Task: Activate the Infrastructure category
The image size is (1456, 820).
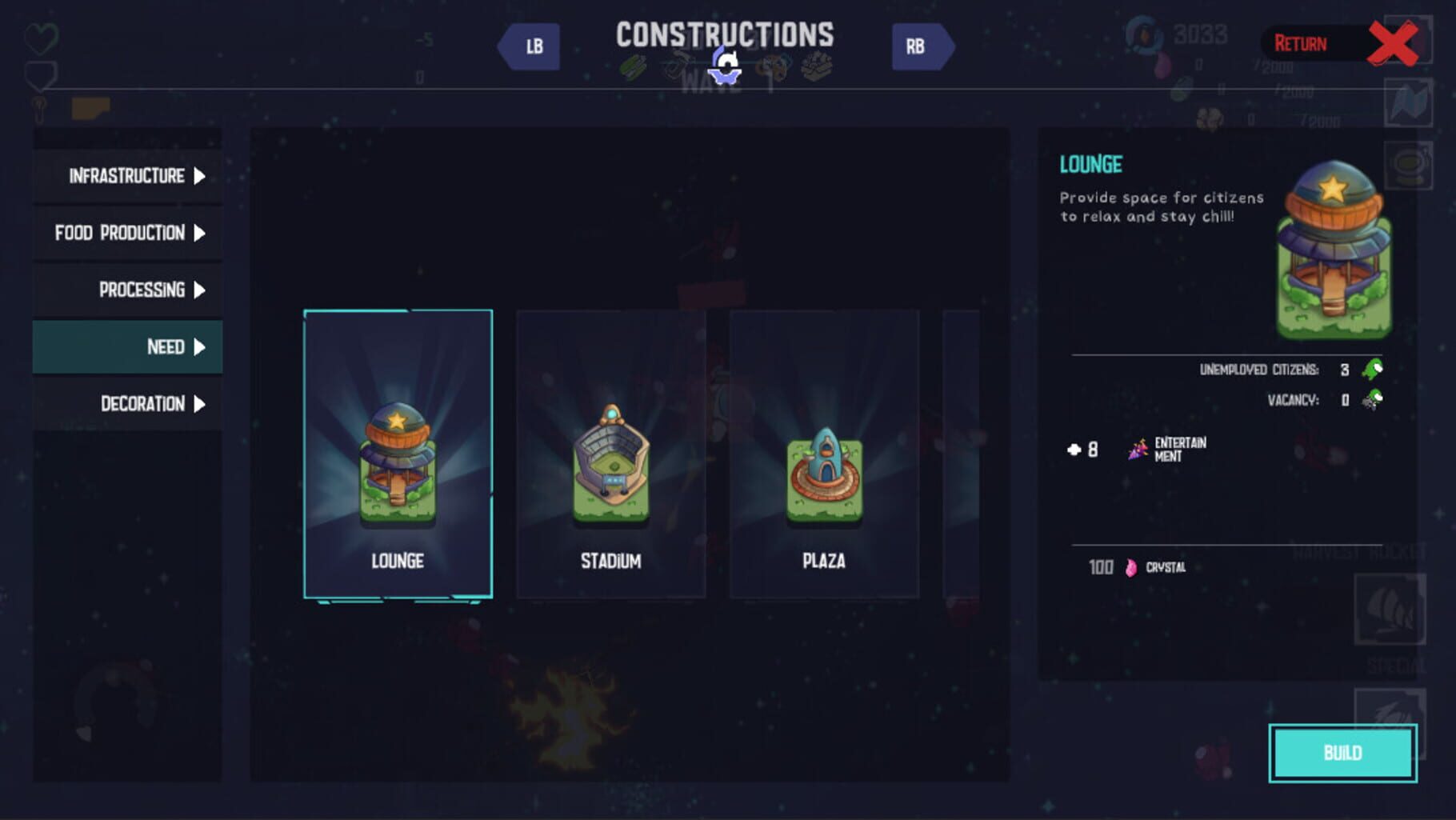Action: click(x=126, y=175)
